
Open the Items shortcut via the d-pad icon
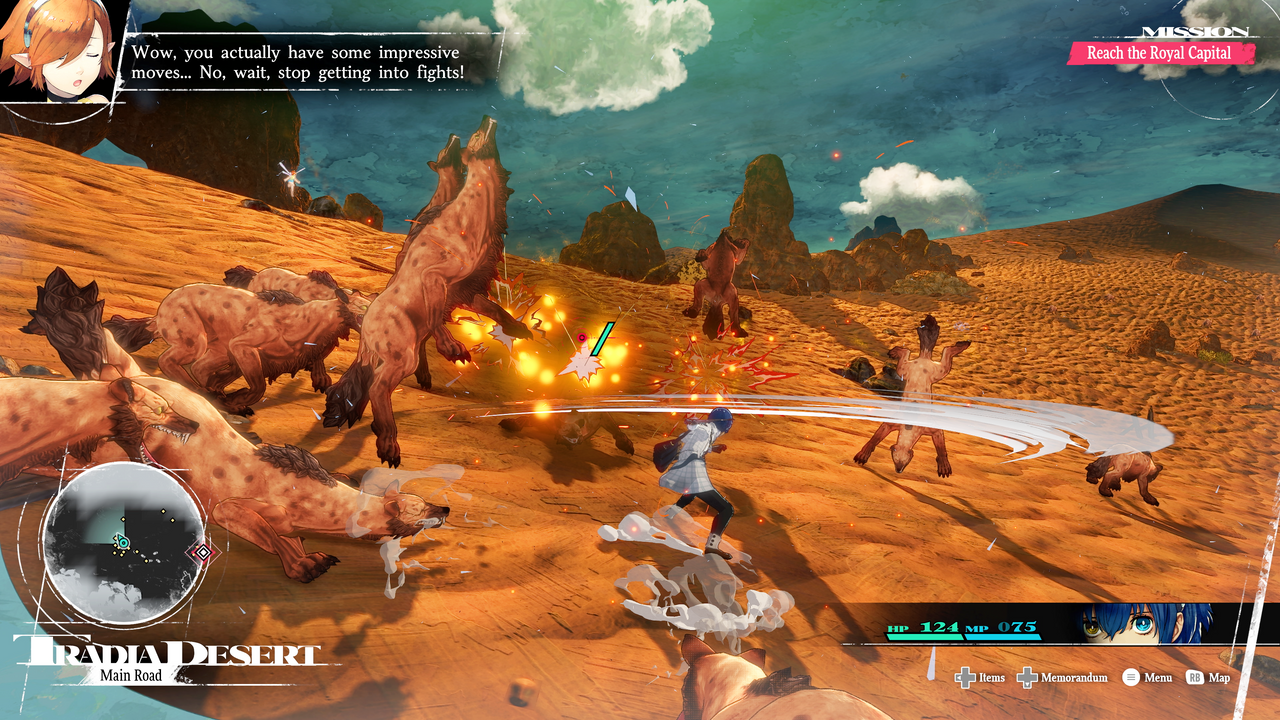[x=966, y=678]
